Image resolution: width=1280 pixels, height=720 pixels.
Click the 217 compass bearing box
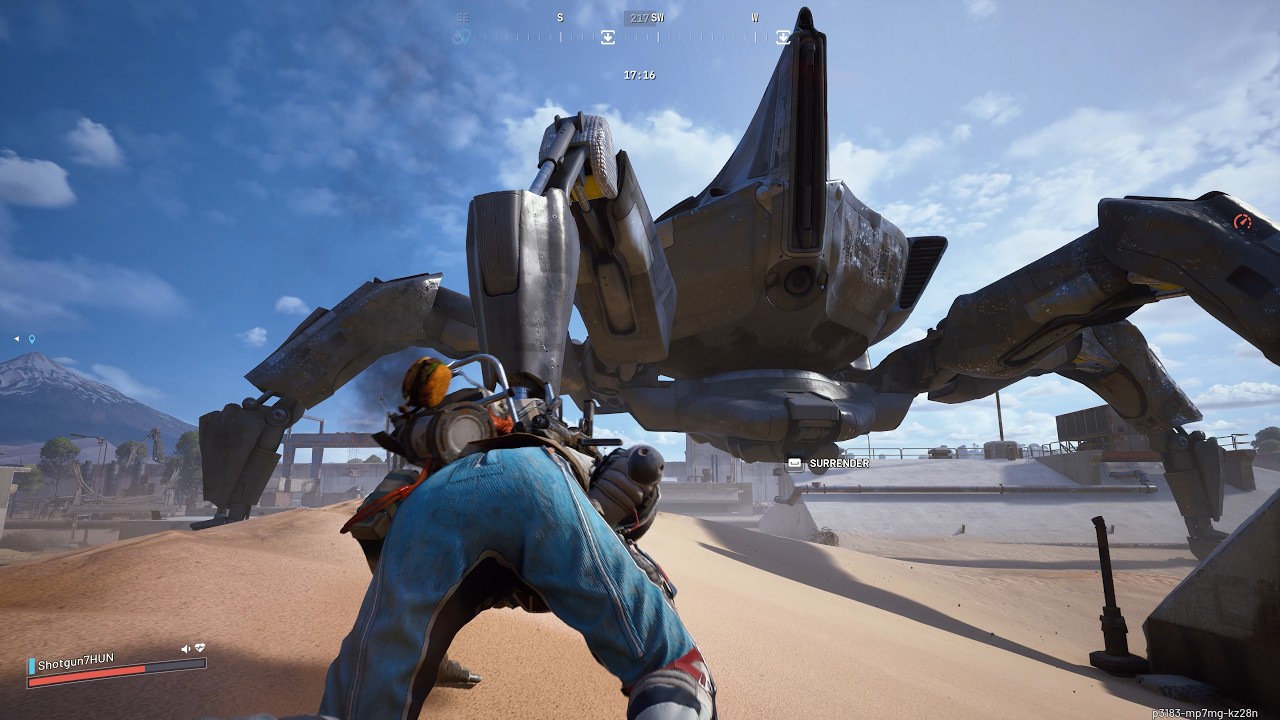(x=638, y=18)
